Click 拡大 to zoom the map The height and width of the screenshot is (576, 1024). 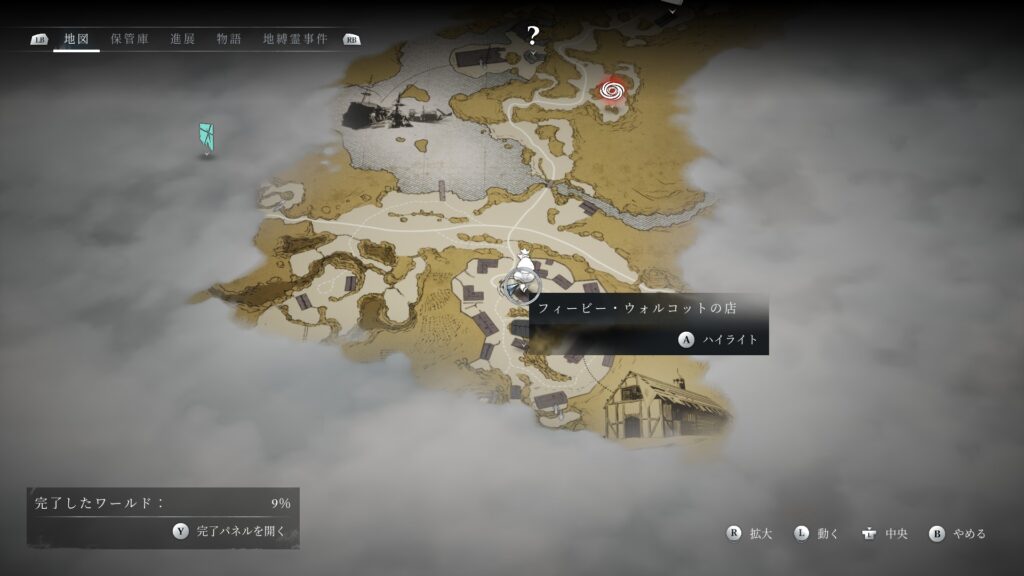749,534
